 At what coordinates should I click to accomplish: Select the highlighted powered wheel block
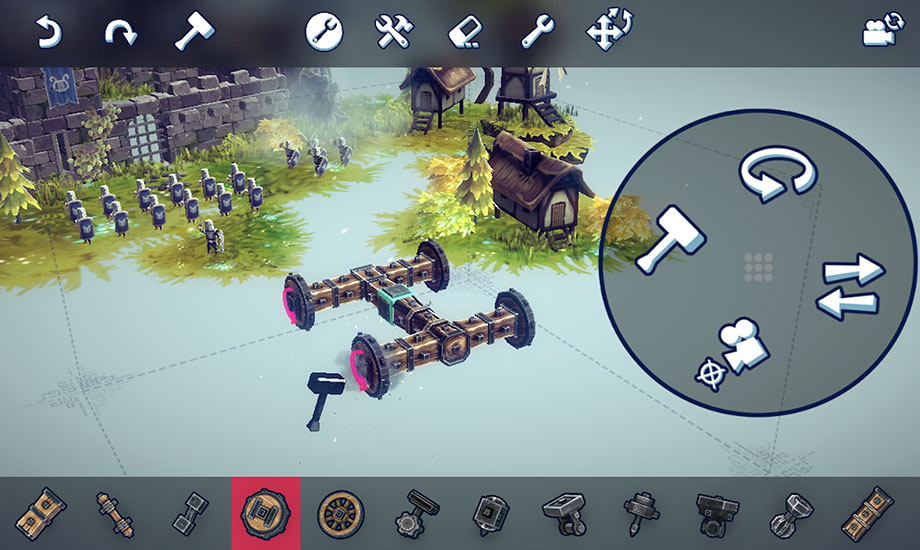[265, 513]
